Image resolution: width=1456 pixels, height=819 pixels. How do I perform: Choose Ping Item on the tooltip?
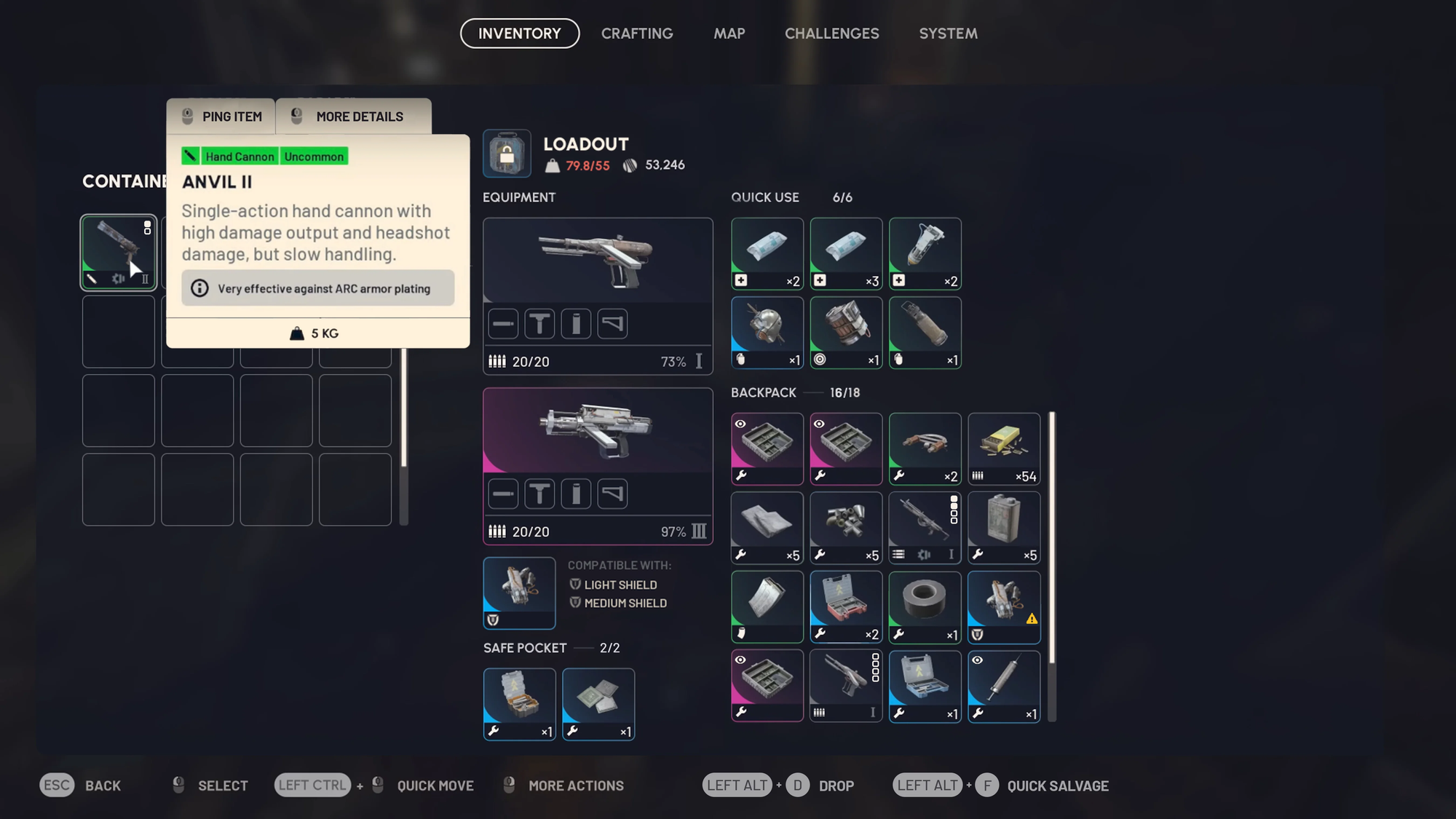click(x=221, y=116)
